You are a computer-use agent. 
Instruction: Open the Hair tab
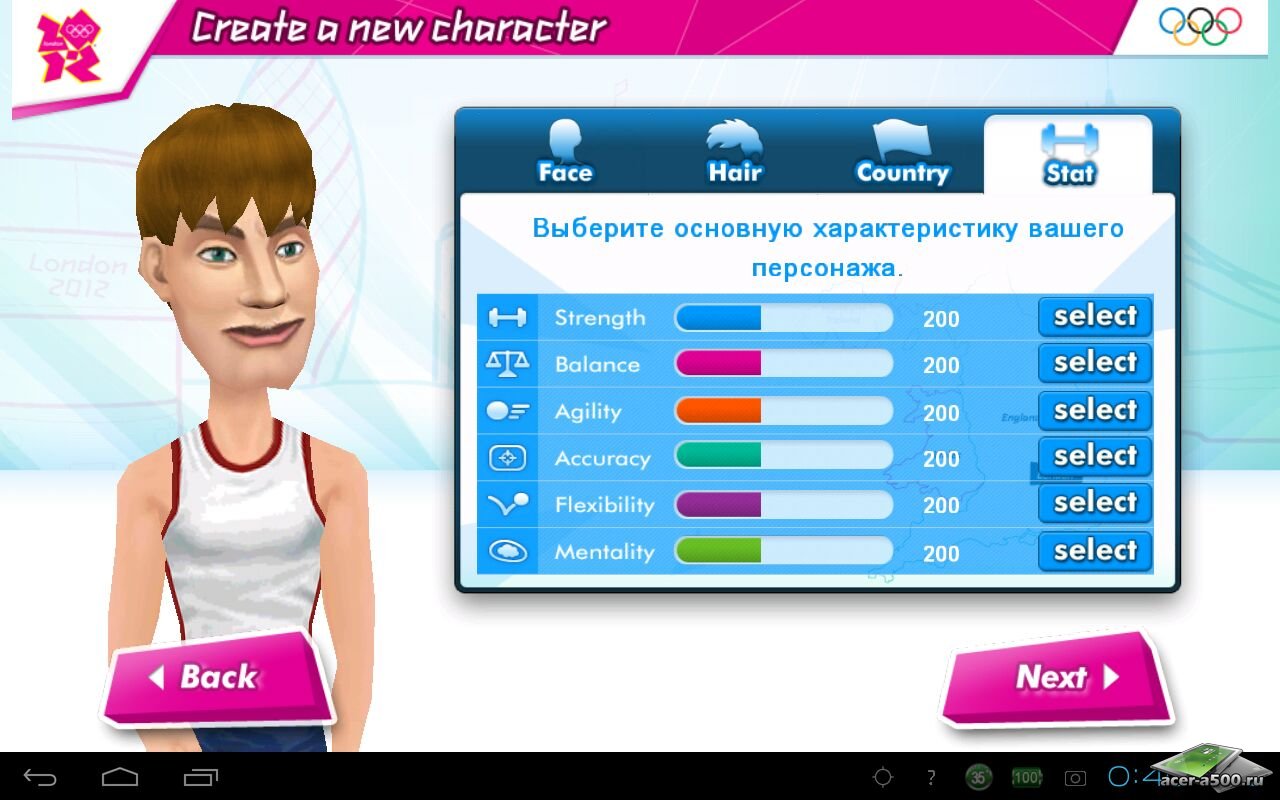click(735, 155)
